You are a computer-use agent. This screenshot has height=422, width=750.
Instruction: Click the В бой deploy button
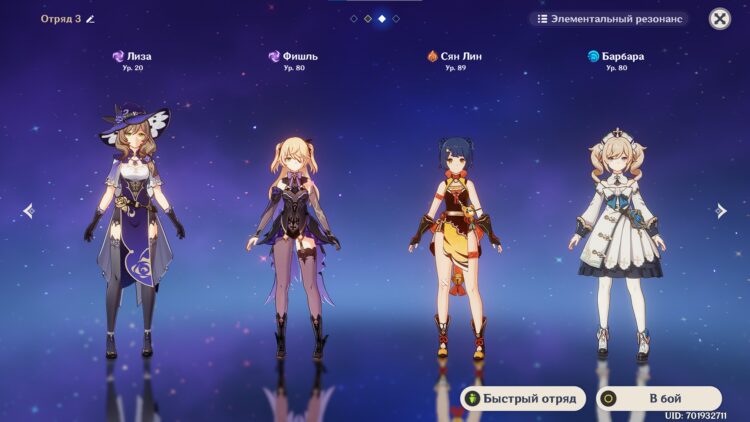(659, 398)
